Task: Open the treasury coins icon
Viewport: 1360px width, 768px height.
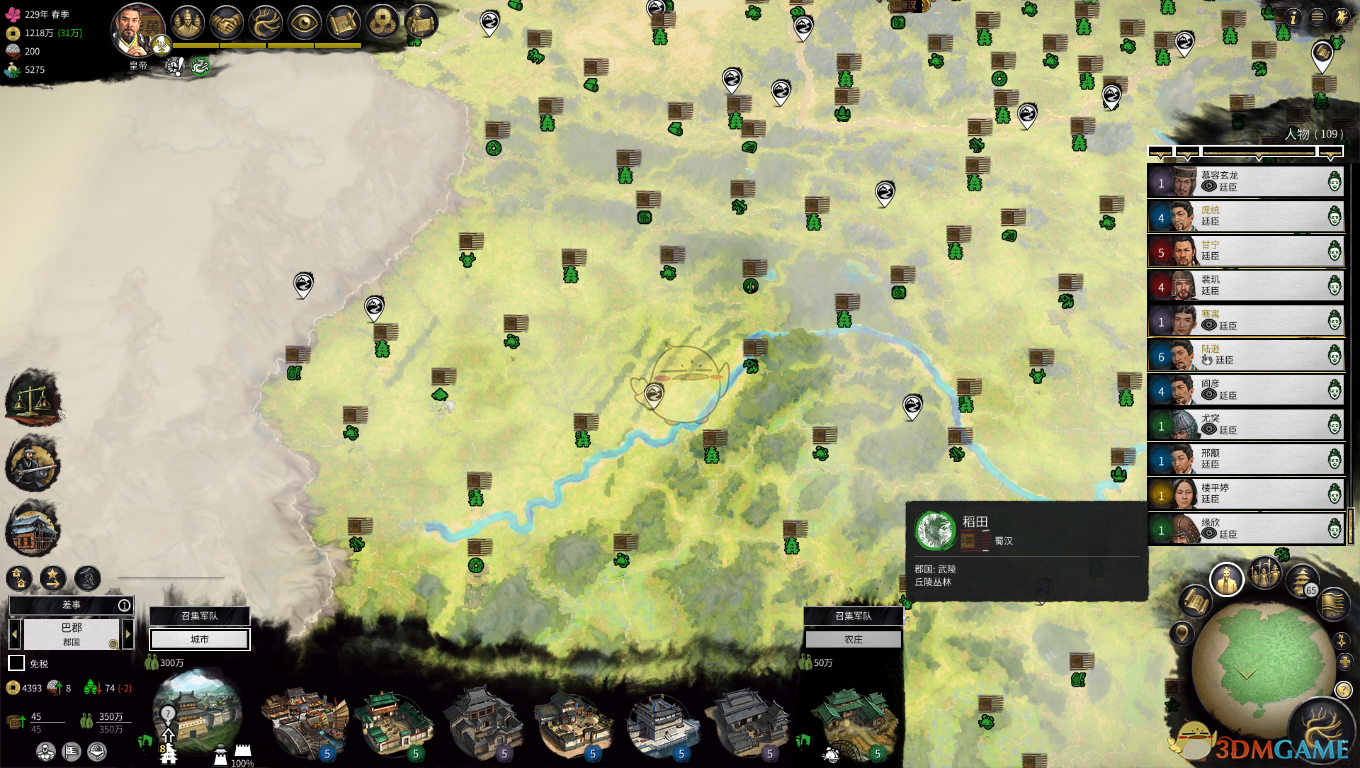Action: tap(383, 23)
